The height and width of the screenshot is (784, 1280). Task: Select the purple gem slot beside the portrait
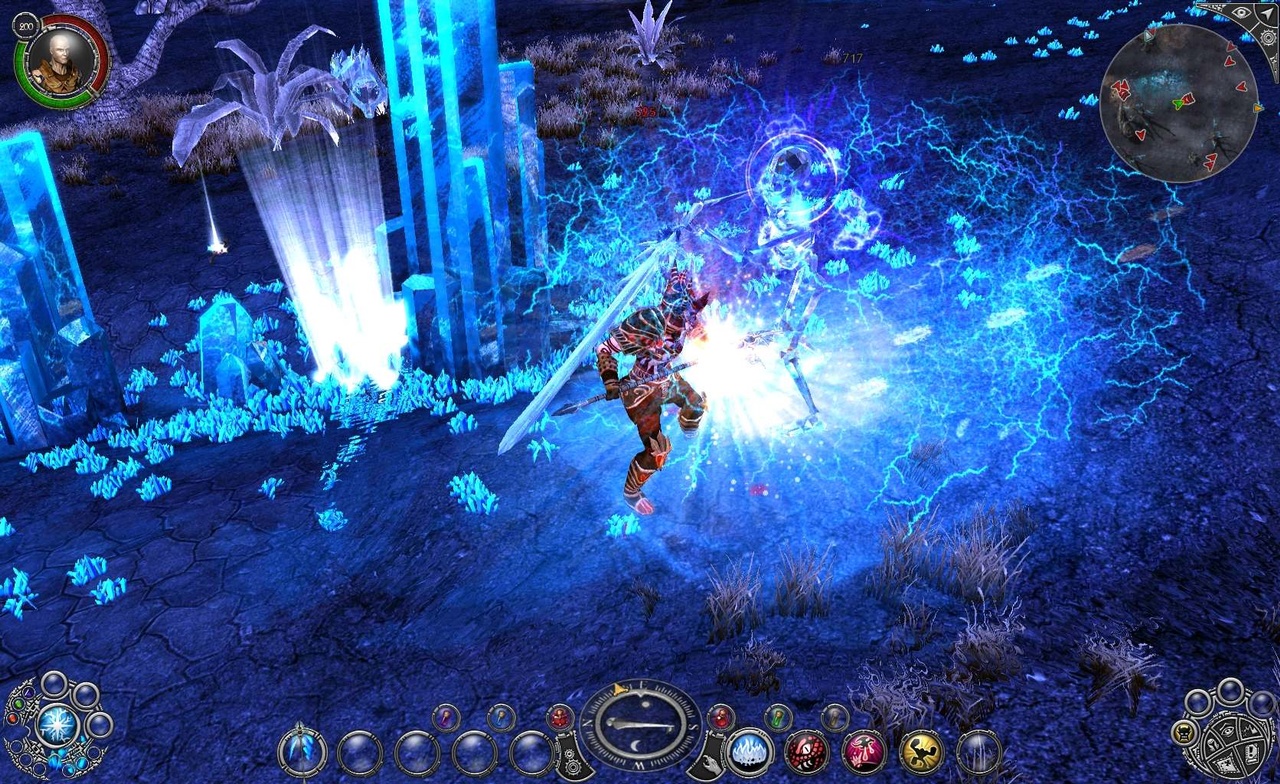point(28,693)
